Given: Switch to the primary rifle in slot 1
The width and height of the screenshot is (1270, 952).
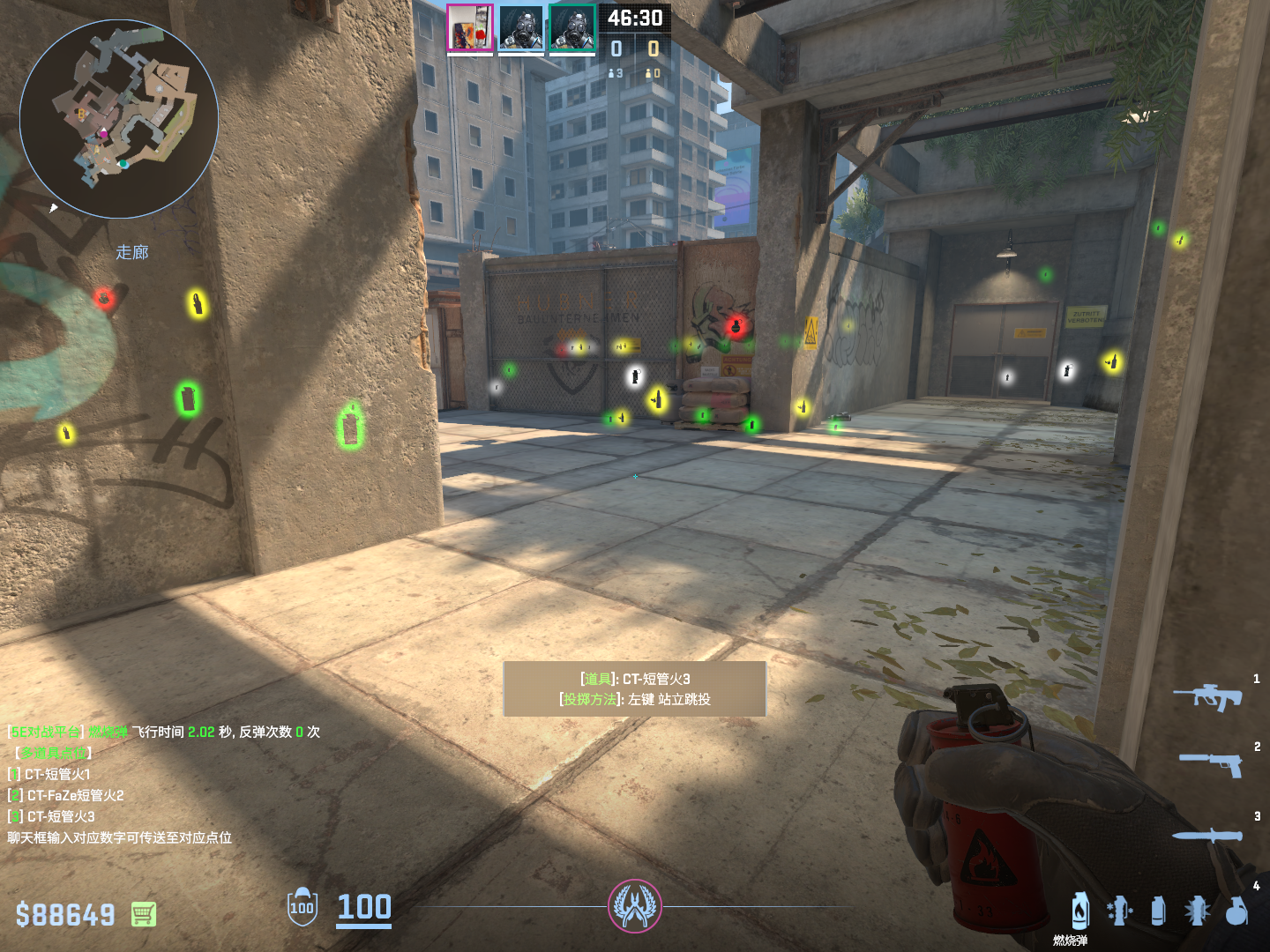Looking at the screenshot, I should [1208, 697].
